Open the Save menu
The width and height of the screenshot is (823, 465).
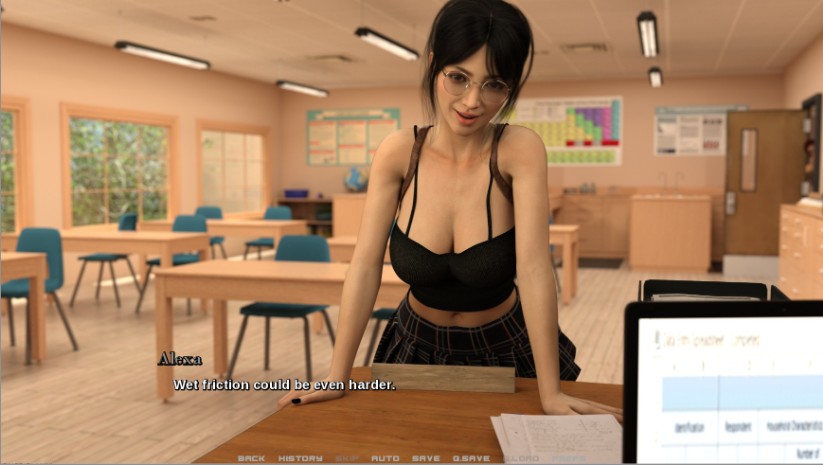click(426, 458)
